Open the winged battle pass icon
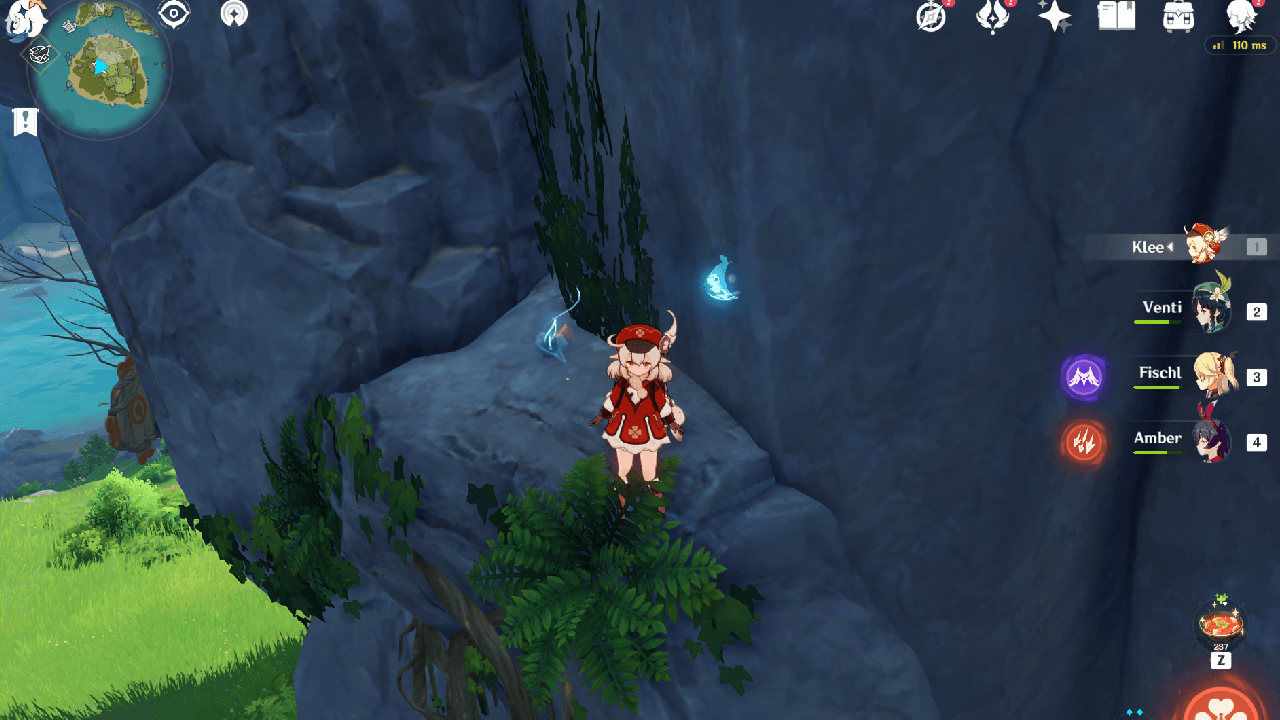The width and height of the screenshot is (1280, 720). pos(992,16)
